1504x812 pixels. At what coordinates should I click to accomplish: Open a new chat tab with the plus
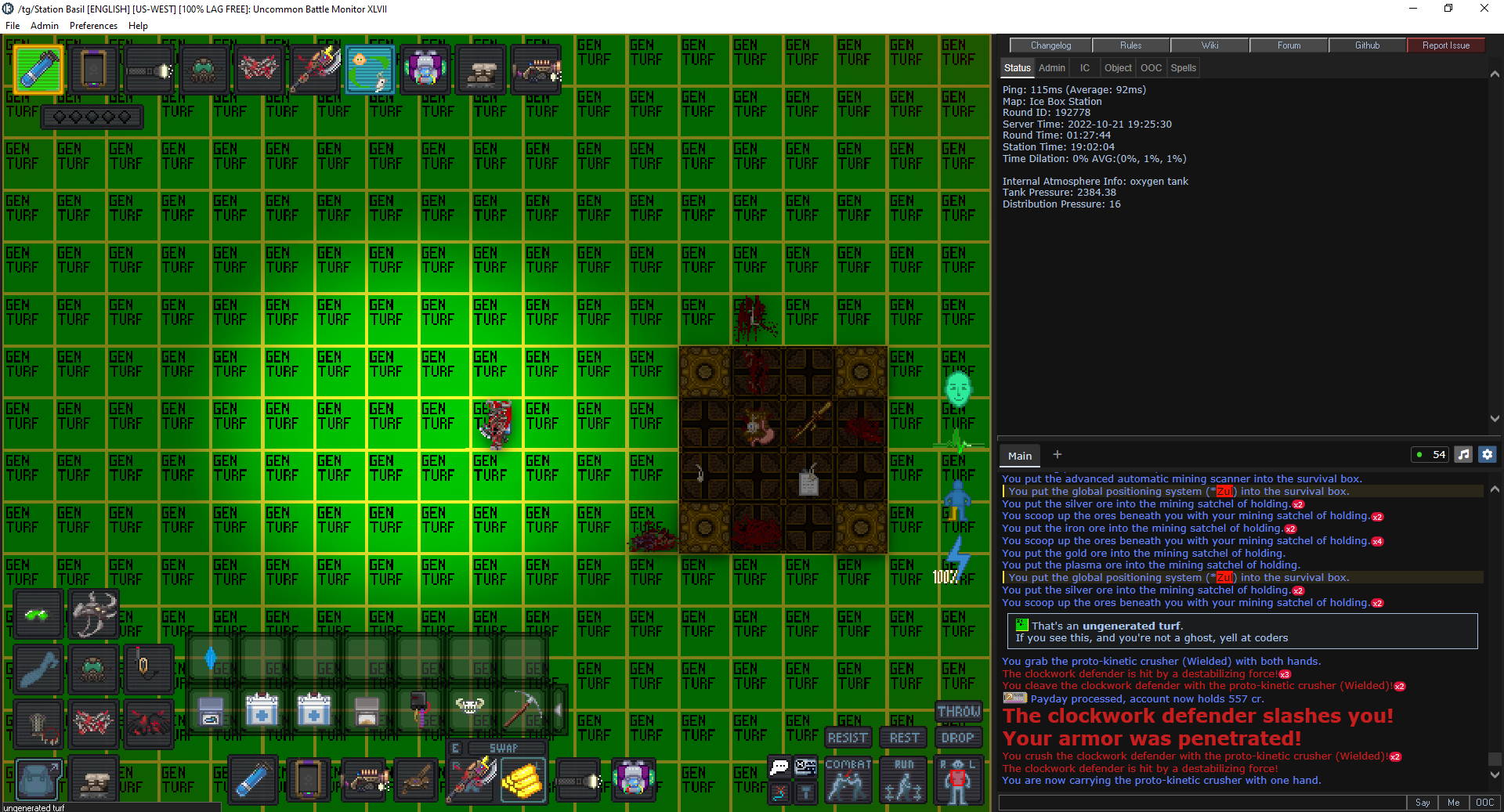click(x=1057, y=454)
